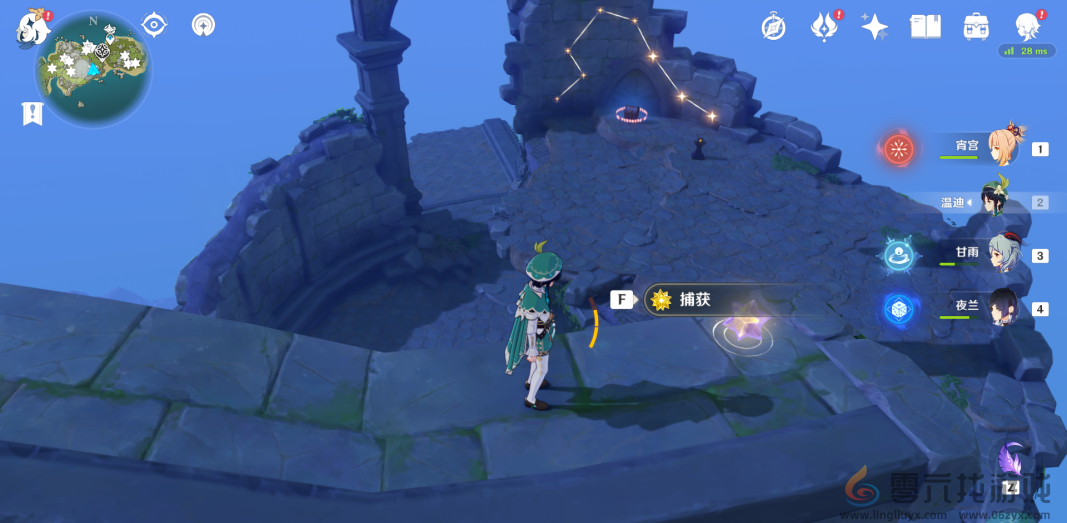1067x523 pixels.
Task: Open the quest banner icon
Action: click(x=32, y=113)
